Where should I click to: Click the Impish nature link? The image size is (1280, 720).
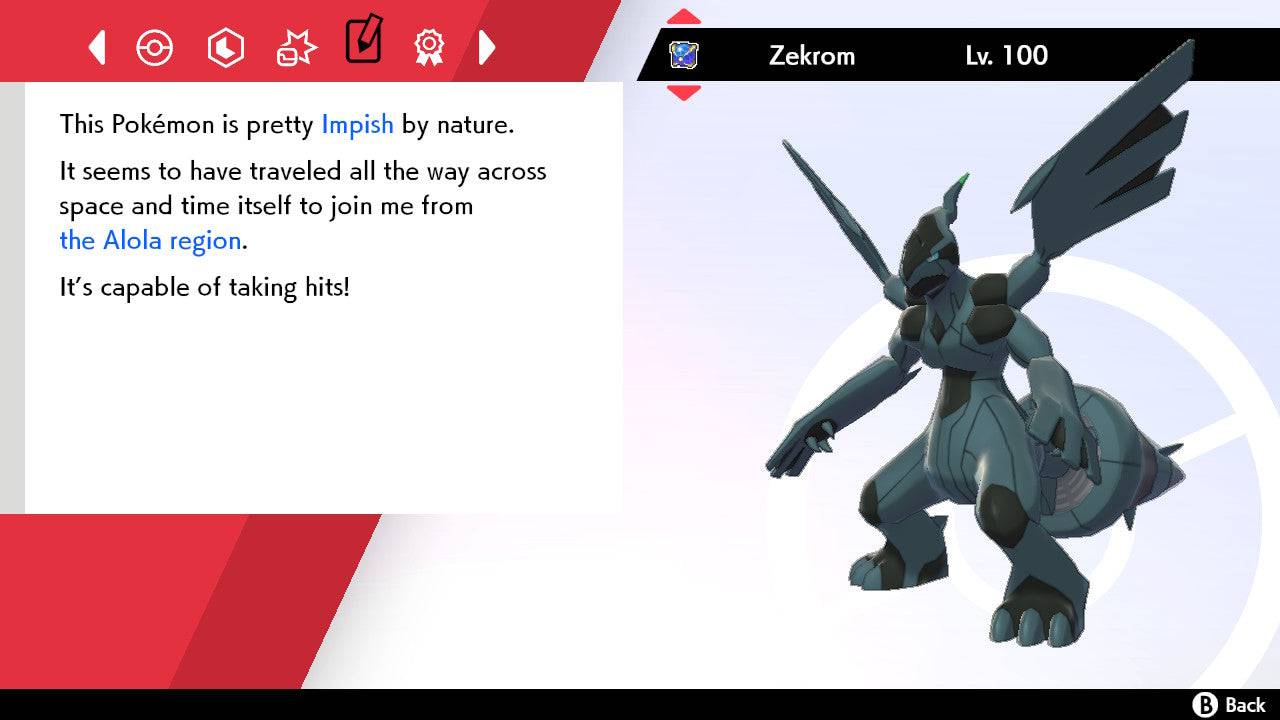pos(357,125)
